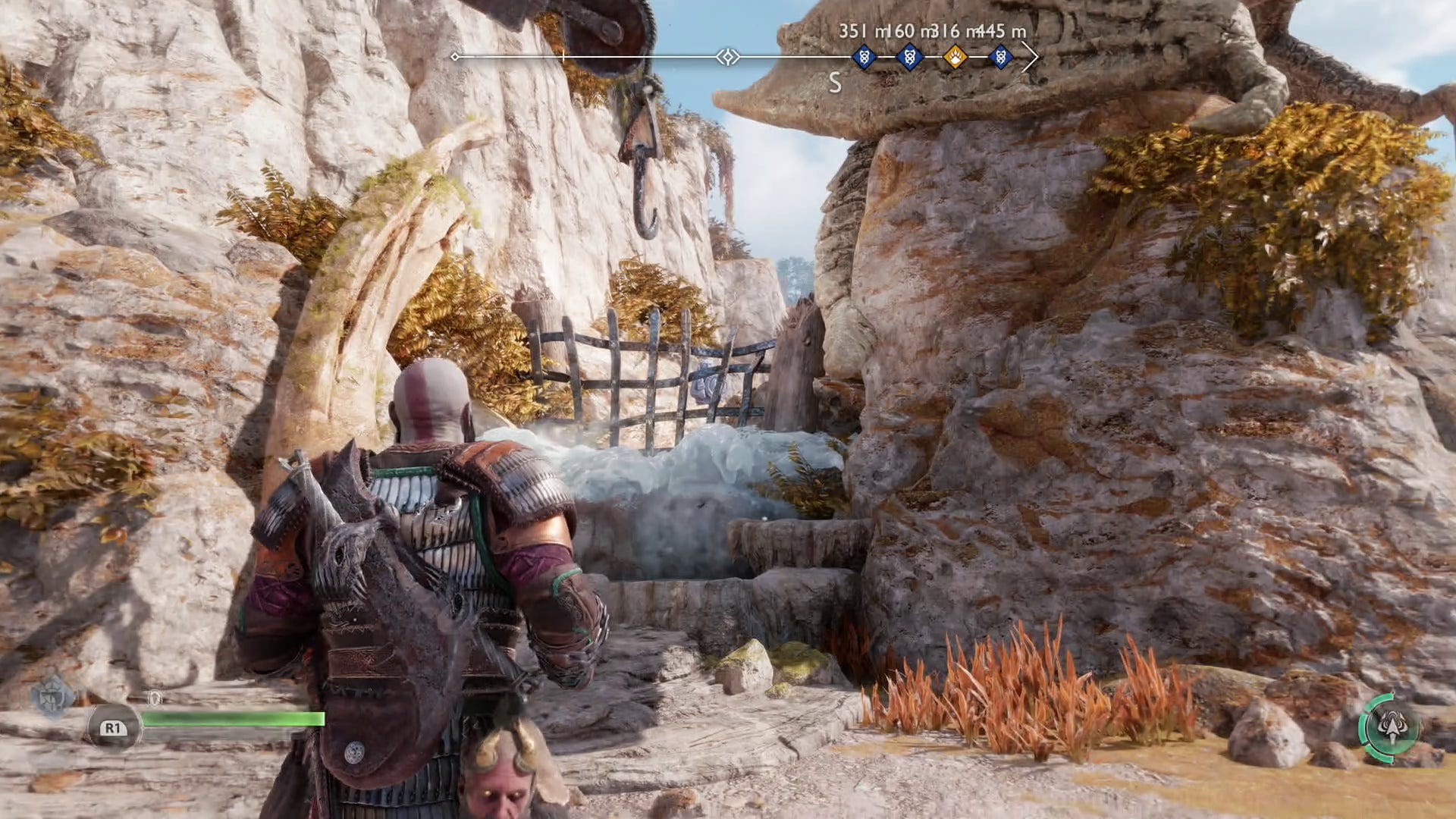The height and width of the screenshot is (819, 1456).
Task: Open the tick mark on the compass line
Action: point(563,55)
